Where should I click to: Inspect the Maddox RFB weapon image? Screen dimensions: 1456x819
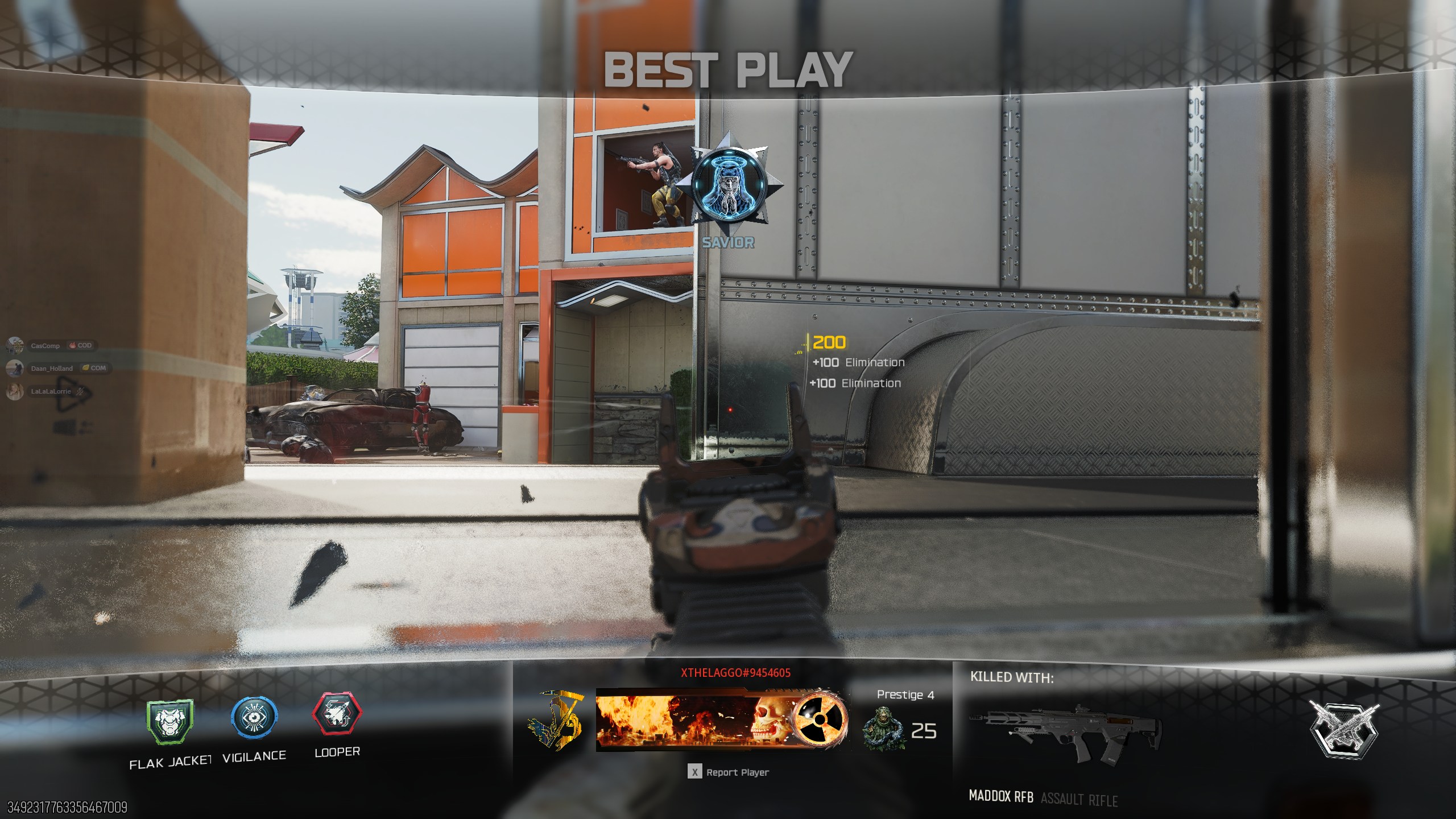[x=1066, y=734]
